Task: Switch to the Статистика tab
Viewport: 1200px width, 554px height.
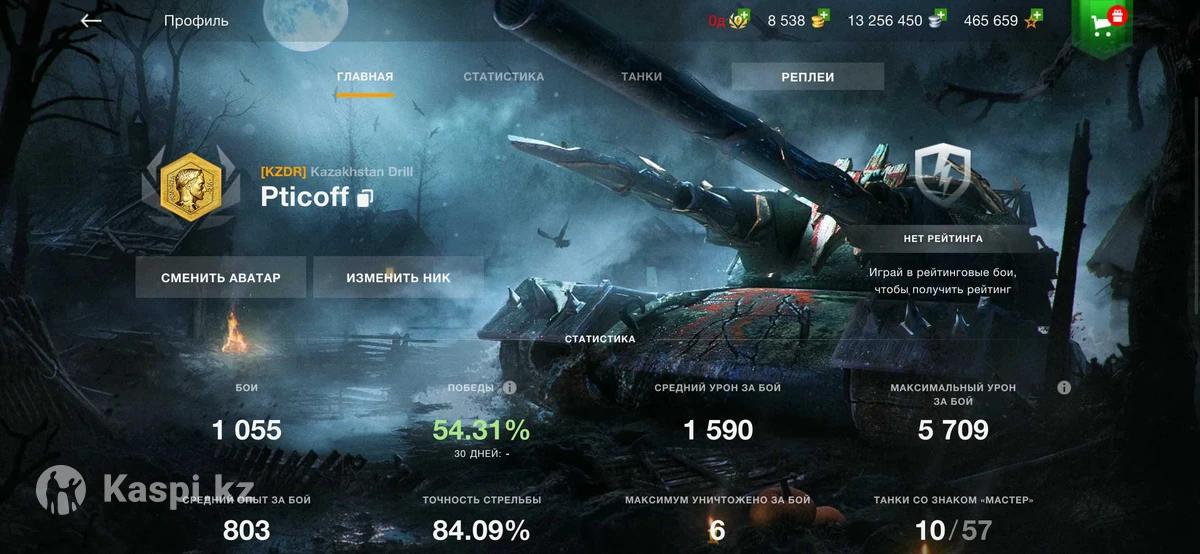Action: (503, 77)
